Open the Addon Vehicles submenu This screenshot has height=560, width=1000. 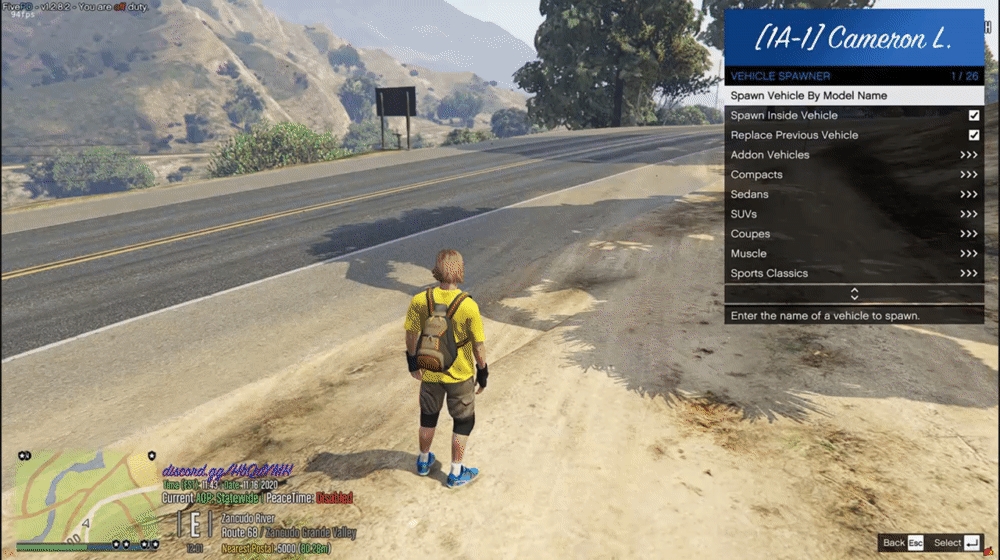pyautogui.click(x=853, y=155)
